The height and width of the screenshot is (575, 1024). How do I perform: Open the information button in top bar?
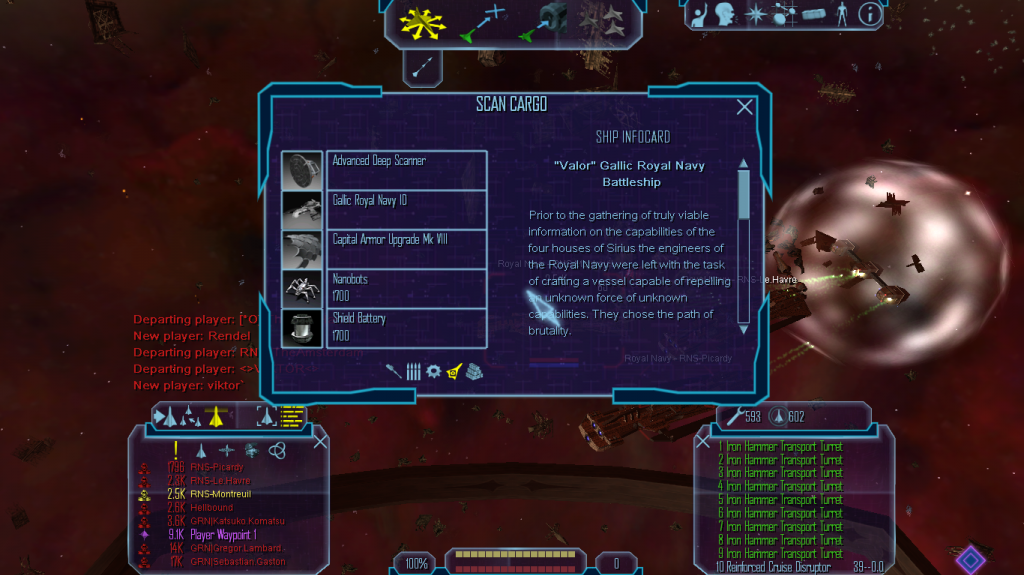click(870, 14)
